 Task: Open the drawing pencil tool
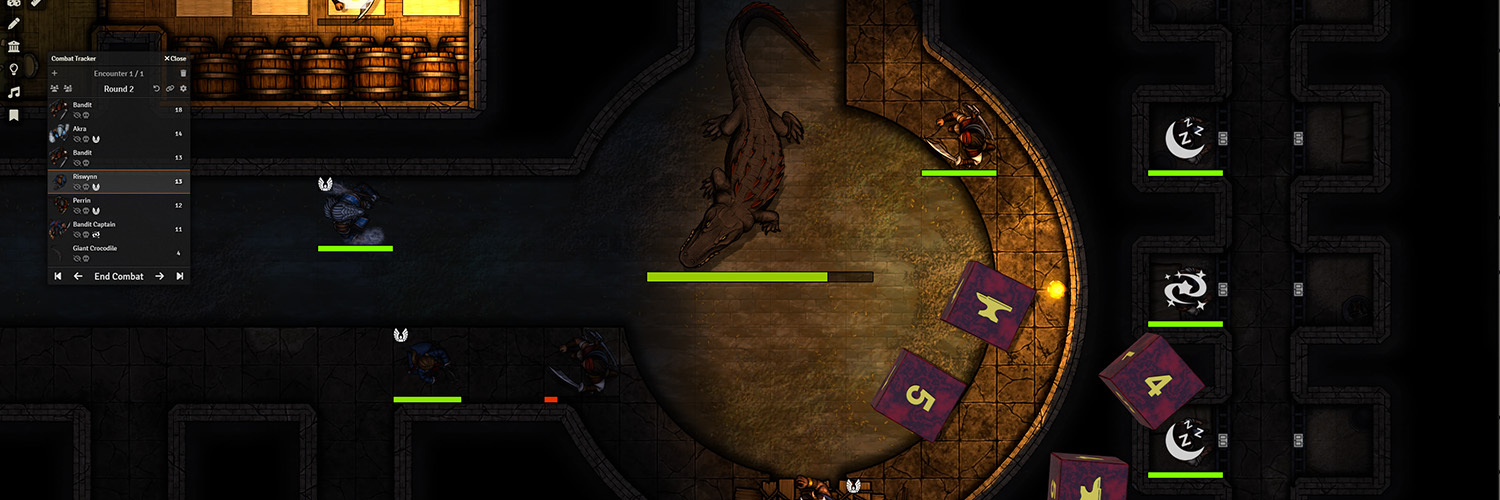[14, 23]
